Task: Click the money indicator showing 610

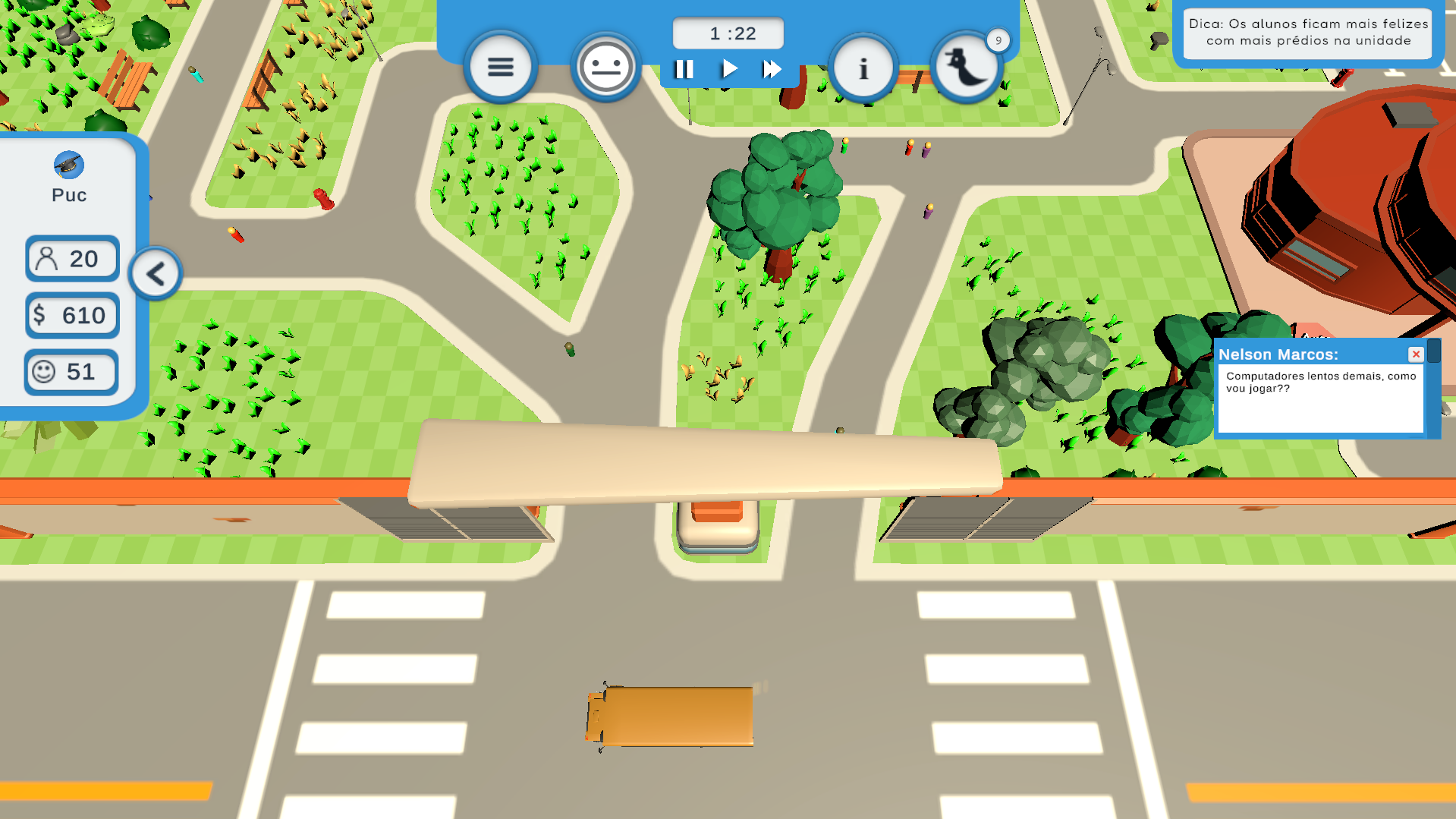Action: 71,315
